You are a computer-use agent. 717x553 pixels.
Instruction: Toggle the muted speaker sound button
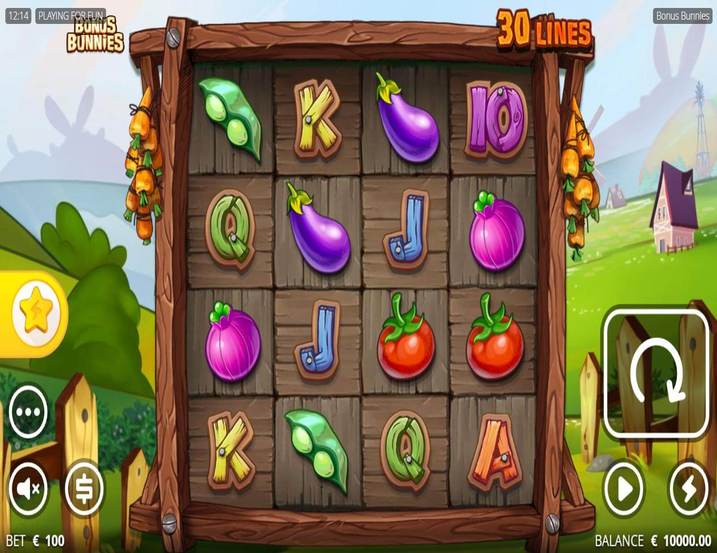pos(28,489)
